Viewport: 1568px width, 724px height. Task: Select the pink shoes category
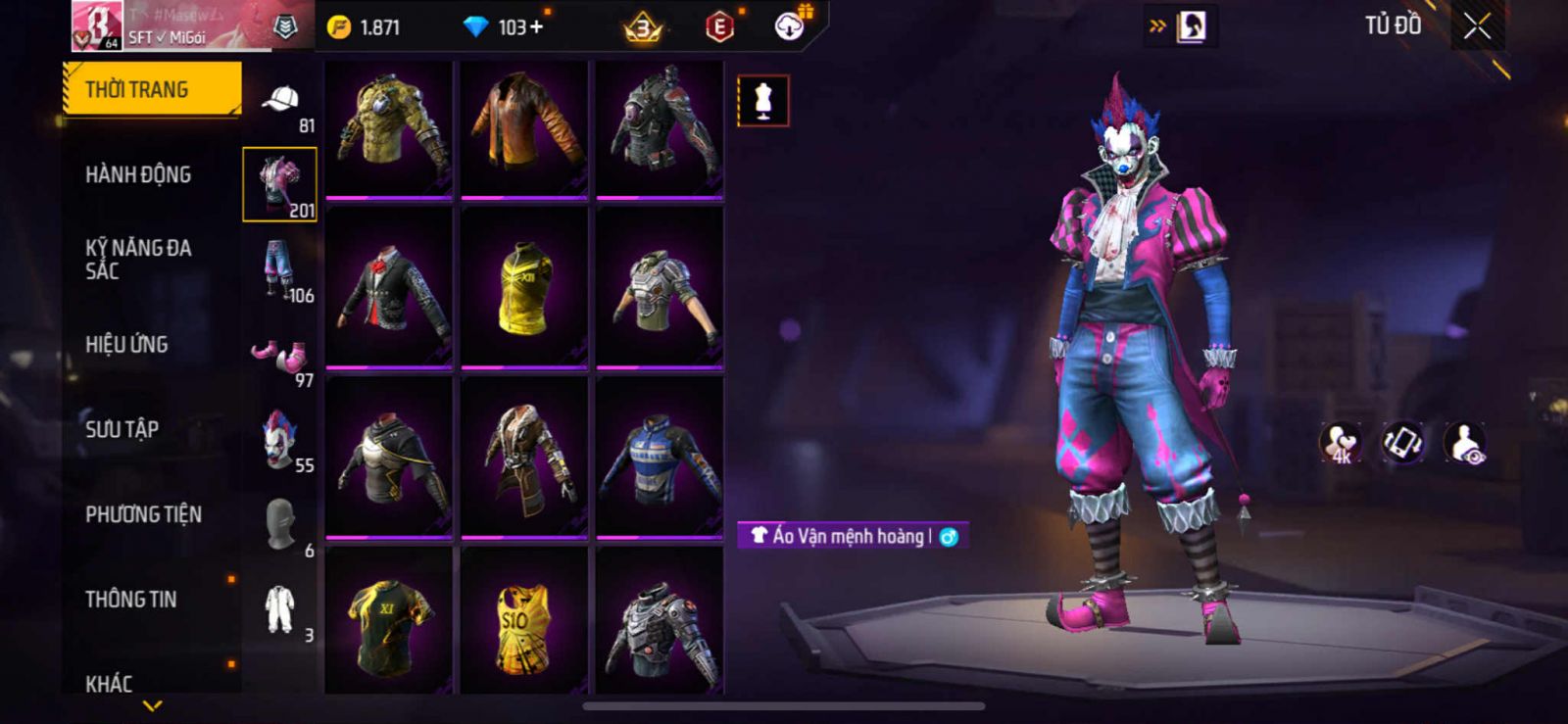(x=280, y=356)
